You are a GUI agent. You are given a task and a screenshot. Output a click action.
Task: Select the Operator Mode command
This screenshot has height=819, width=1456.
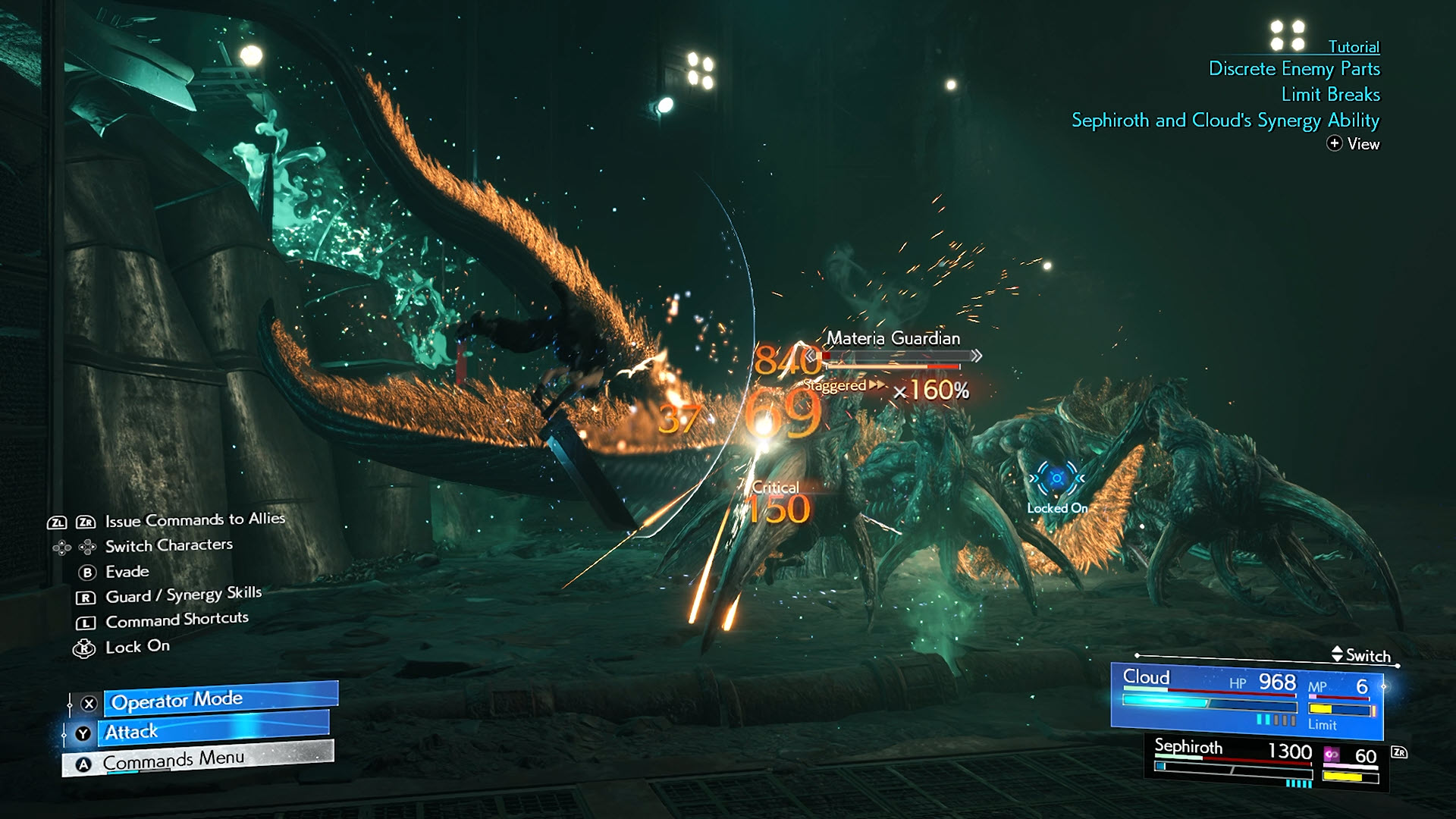tap(220, 700)
